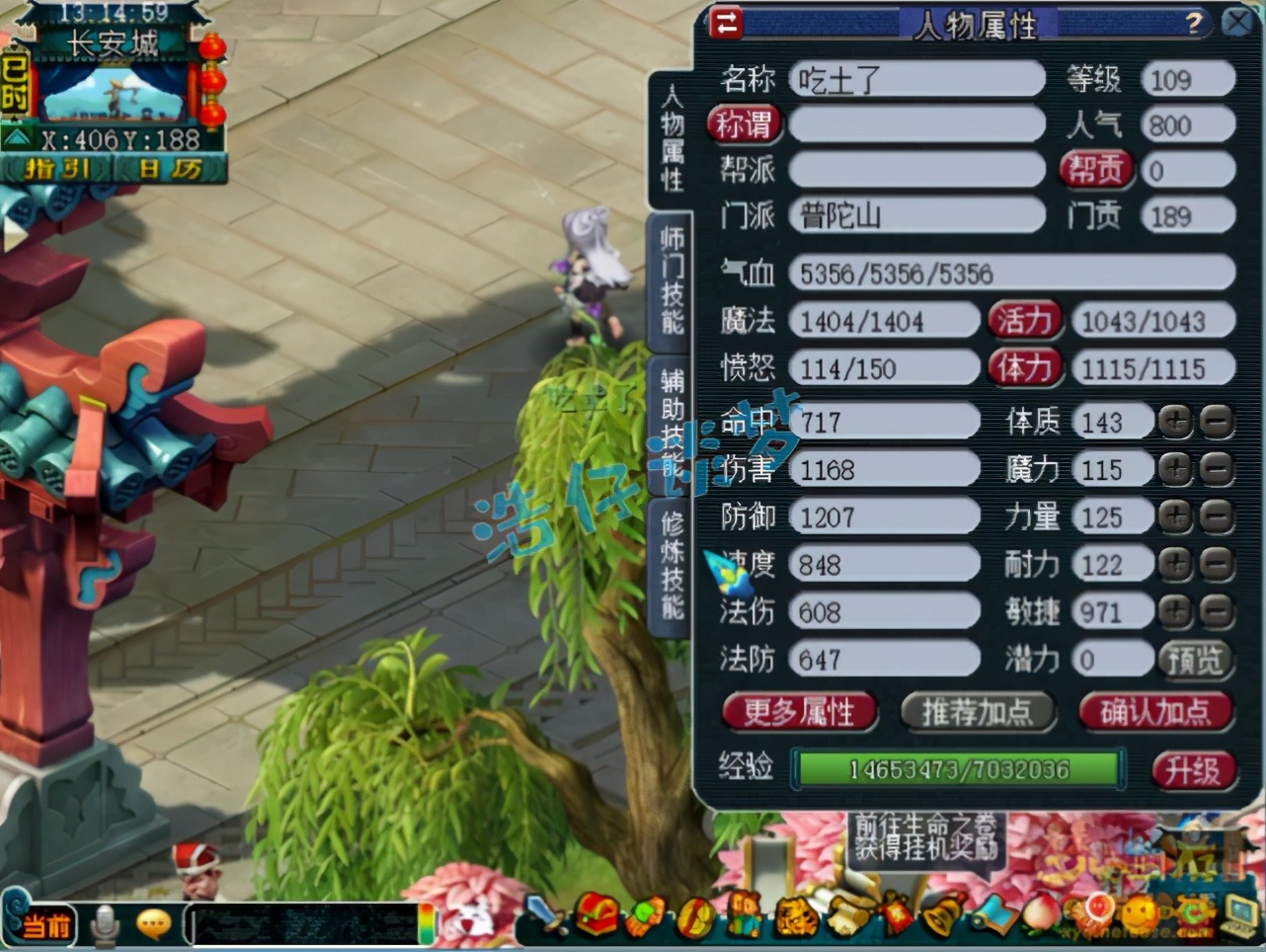
Task: Open the 帮贡 guild contribution button
Action: click(1095, 170)
